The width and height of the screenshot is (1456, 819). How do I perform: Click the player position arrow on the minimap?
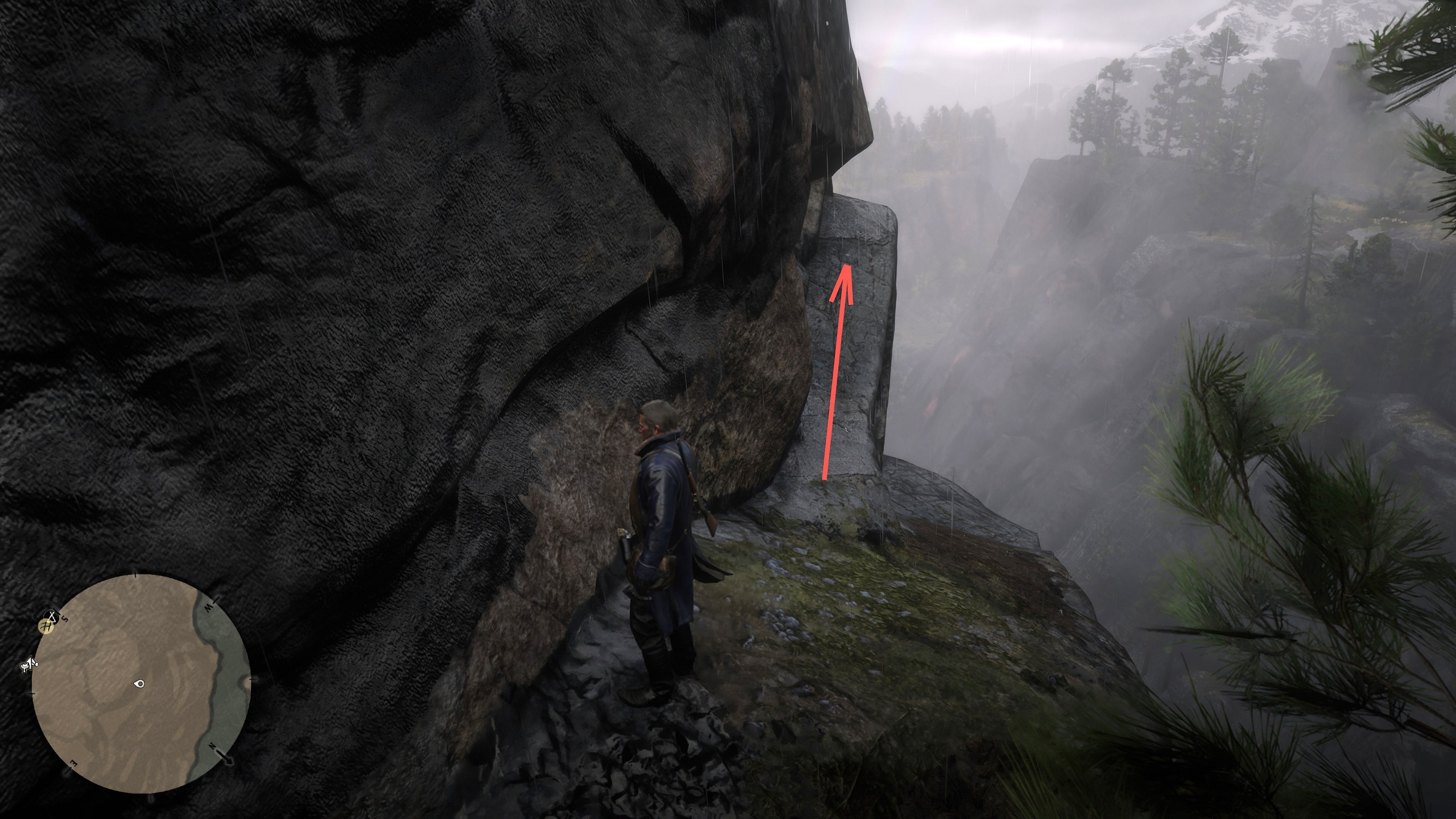(140, 684)
